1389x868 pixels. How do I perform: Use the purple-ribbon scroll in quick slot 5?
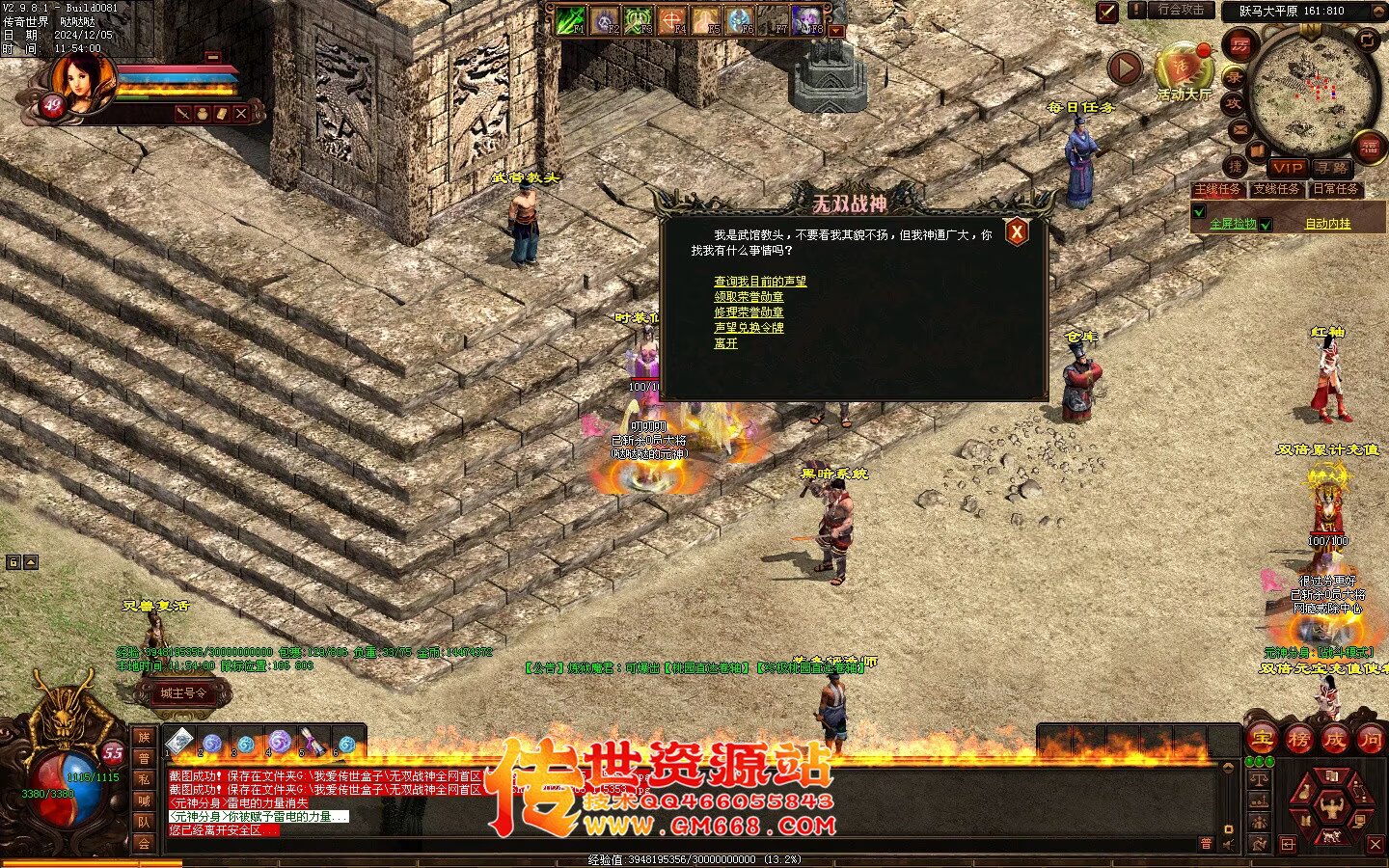(312, 742)
